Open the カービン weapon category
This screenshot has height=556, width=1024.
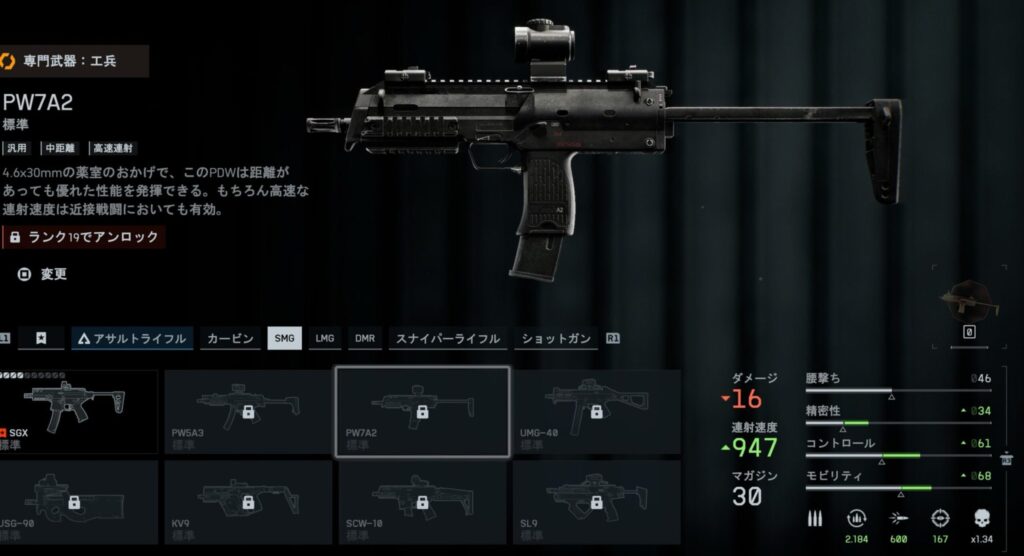click(x=228, y=338)
